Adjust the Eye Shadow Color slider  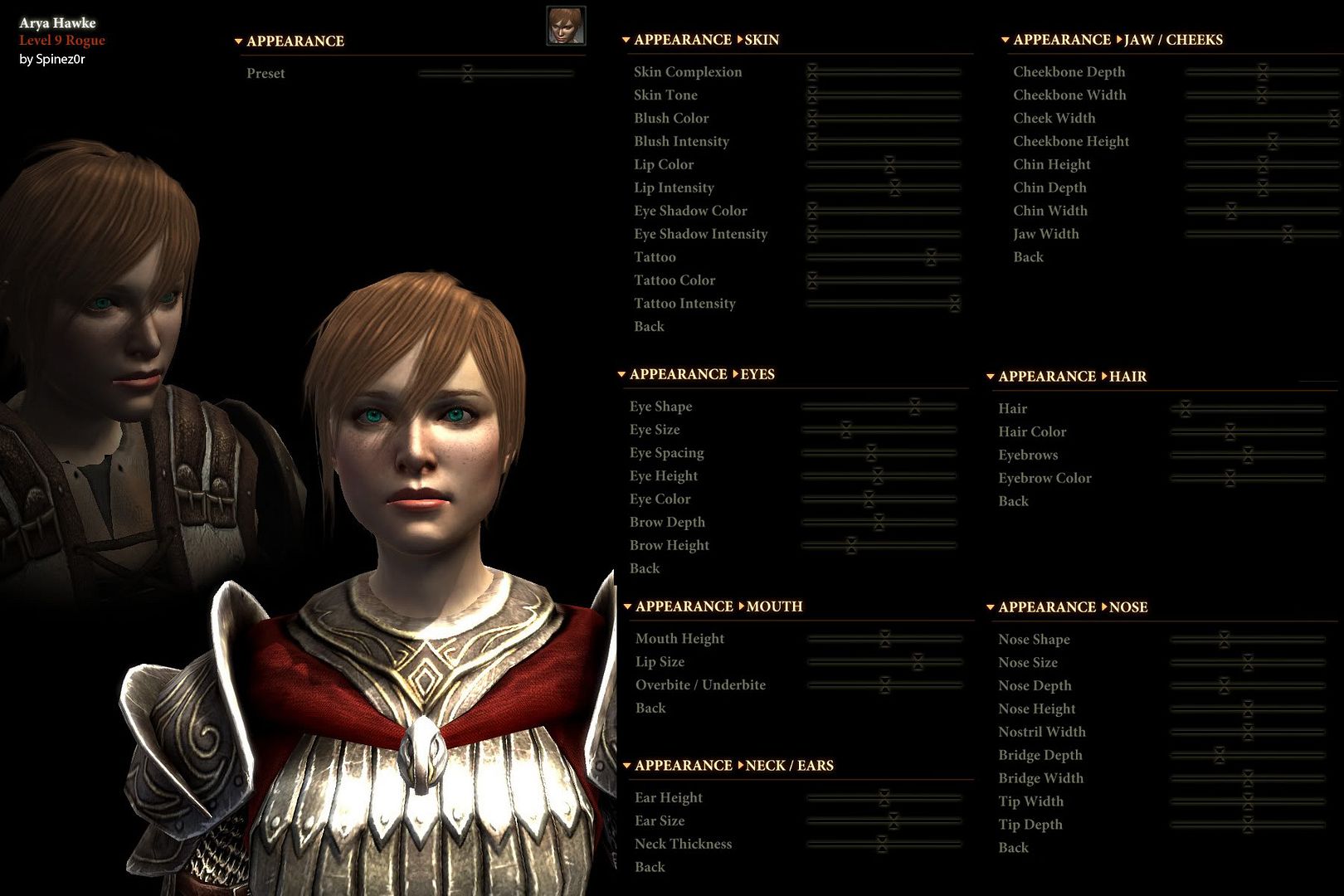pos(812,211)
